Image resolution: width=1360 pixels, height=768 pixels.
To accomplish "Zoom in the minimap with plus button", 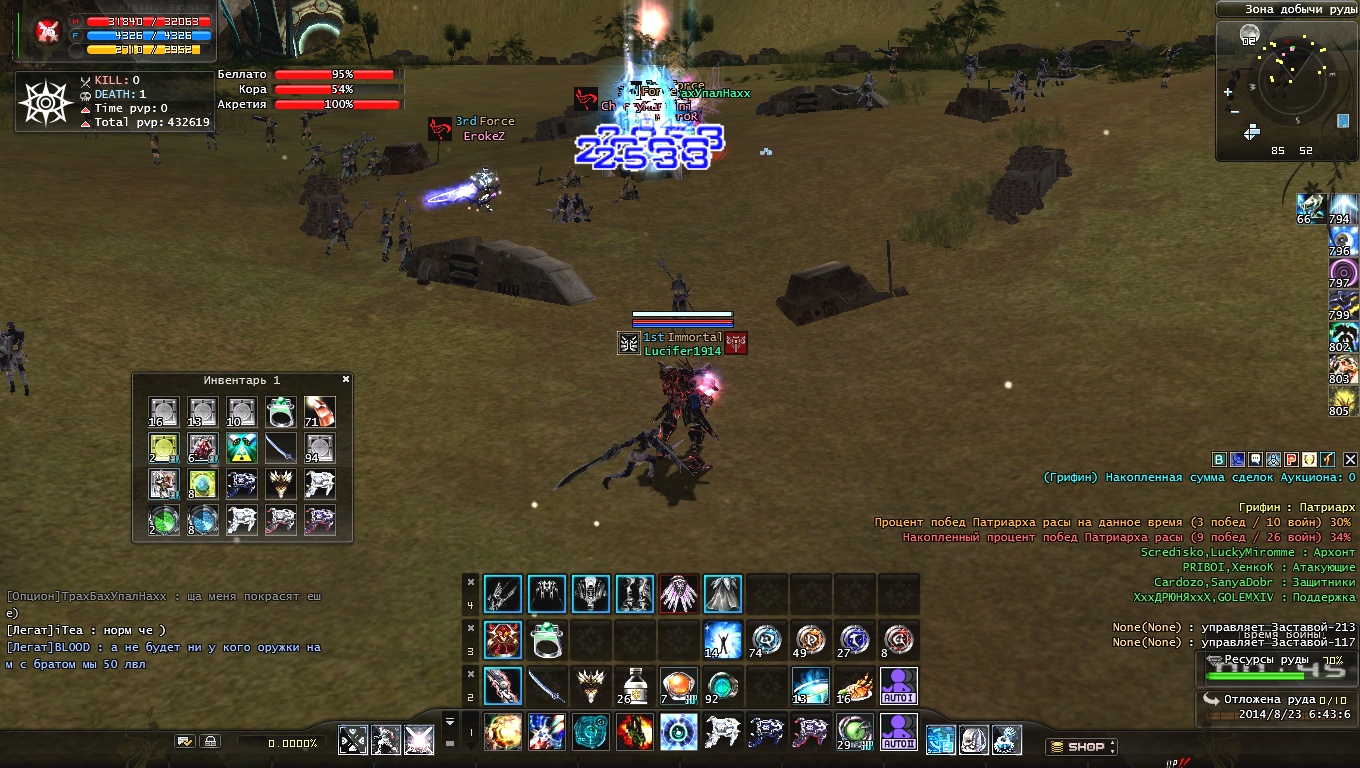I will point(1228,92).
